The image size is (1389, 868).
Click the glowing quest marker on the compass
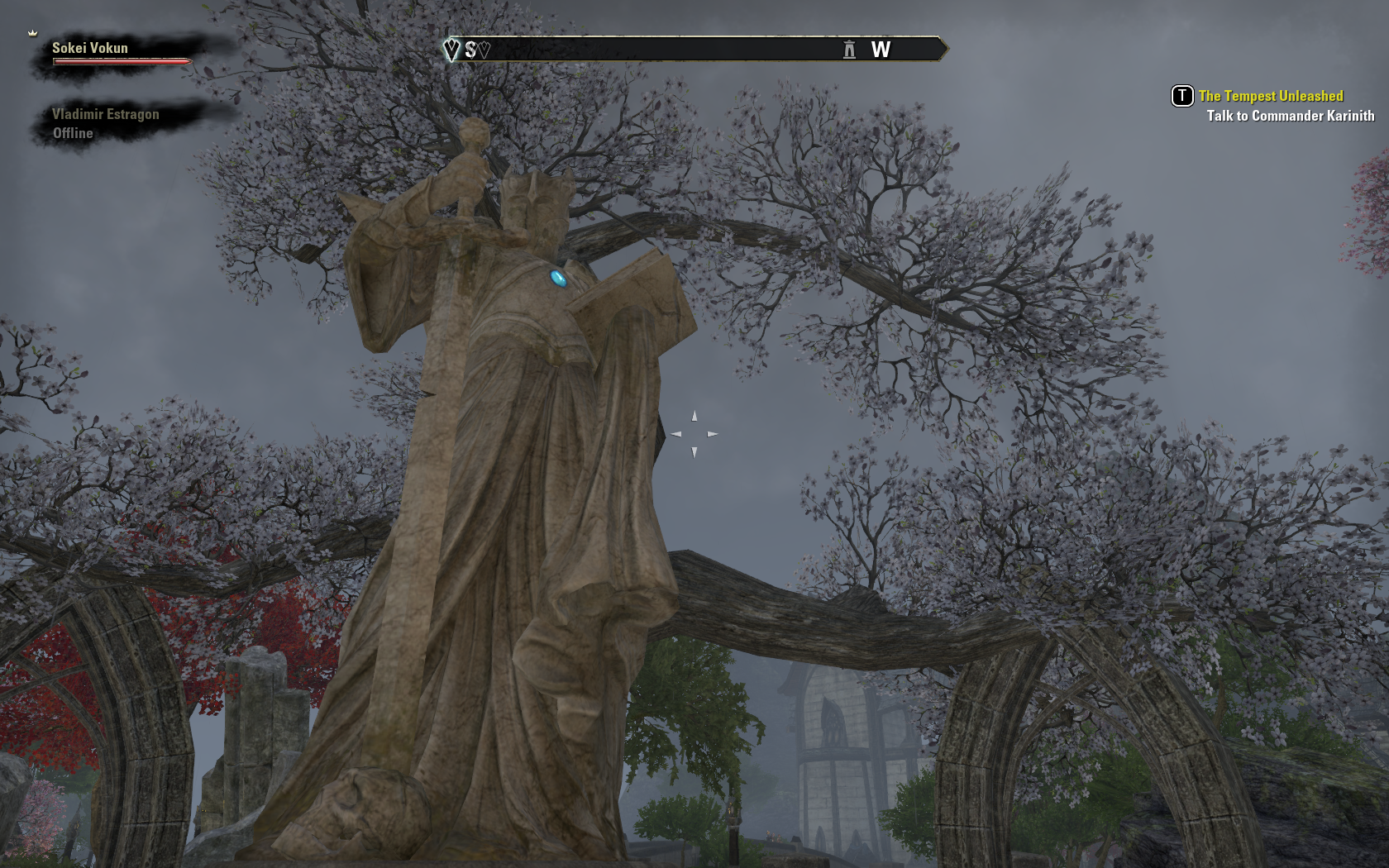pos(451,50)
